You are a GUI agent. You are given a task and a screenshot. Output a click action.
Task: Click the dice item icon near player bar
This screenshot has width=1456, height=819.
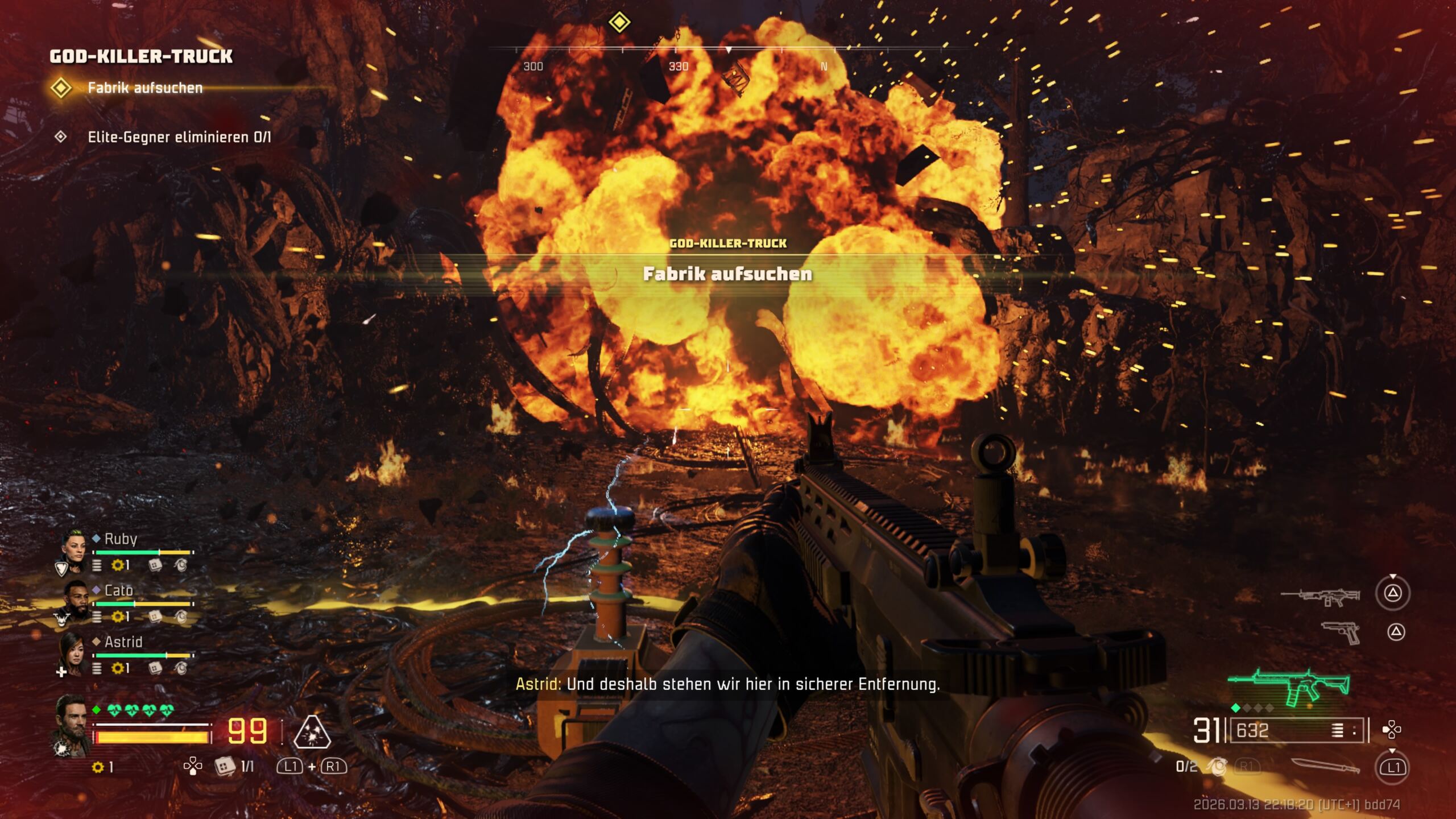(225, 766)
